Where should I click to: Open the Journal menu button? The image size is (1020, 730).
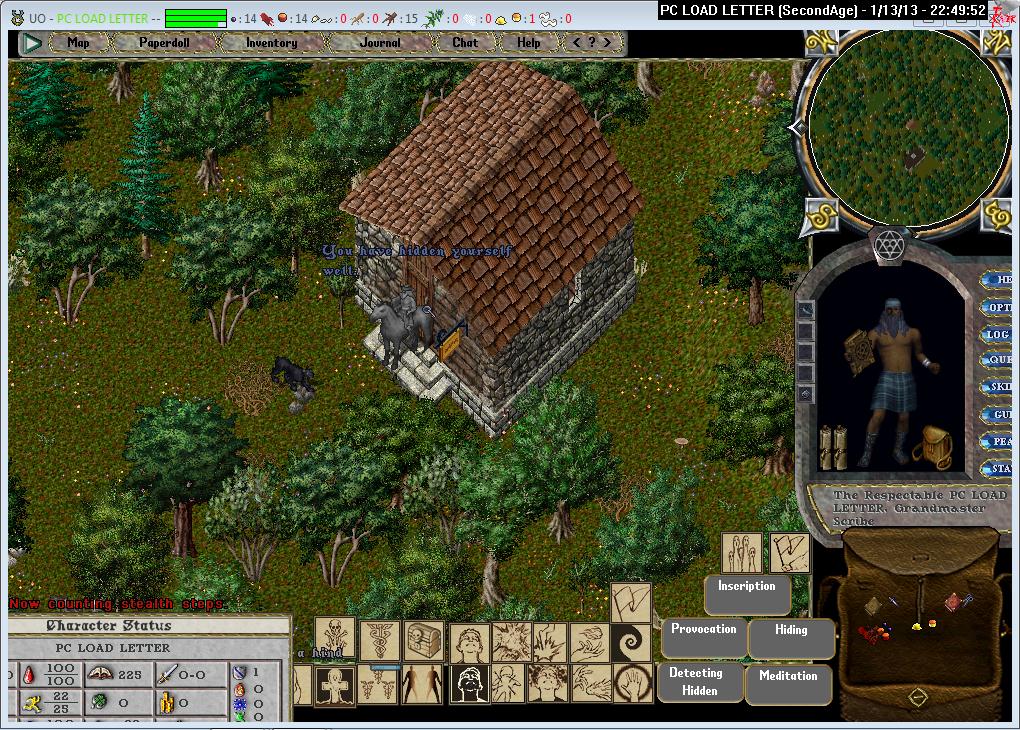coord(380,43)
